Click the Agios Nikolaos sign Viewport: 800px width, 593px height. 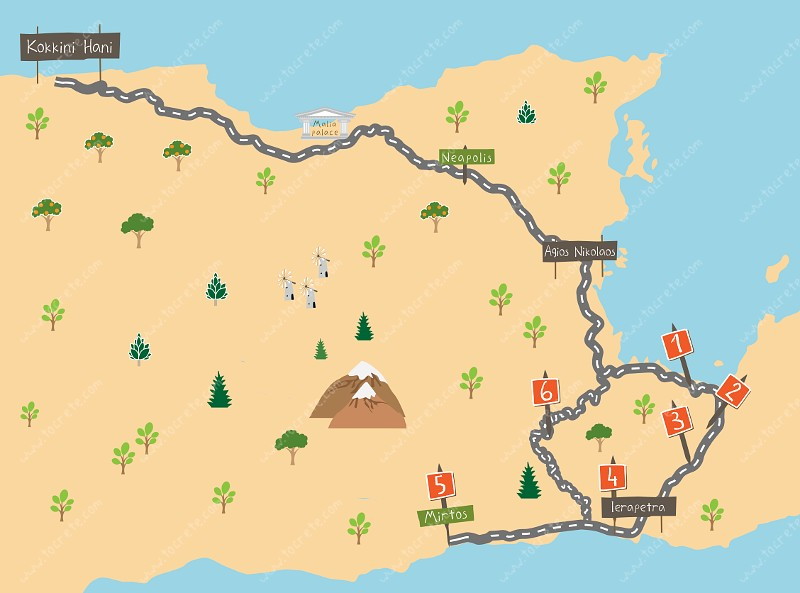tap(580, 252)
